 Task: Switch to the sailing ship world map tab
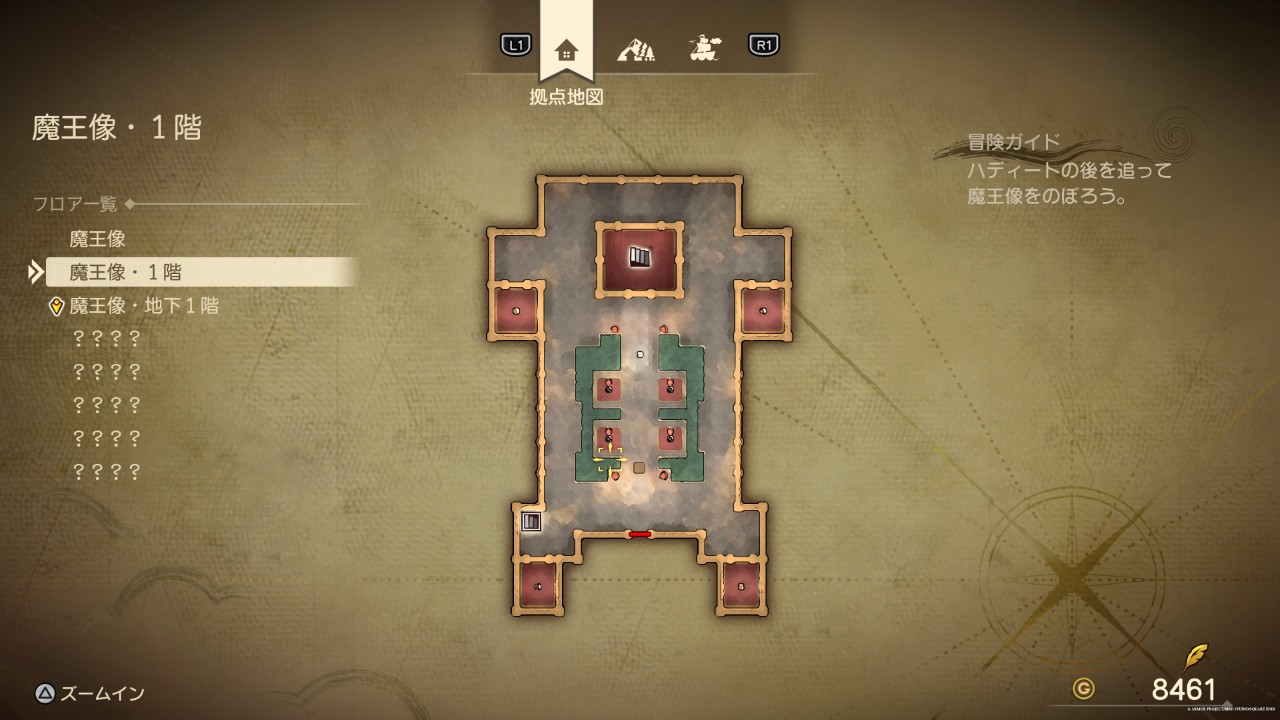click(705, 47)
